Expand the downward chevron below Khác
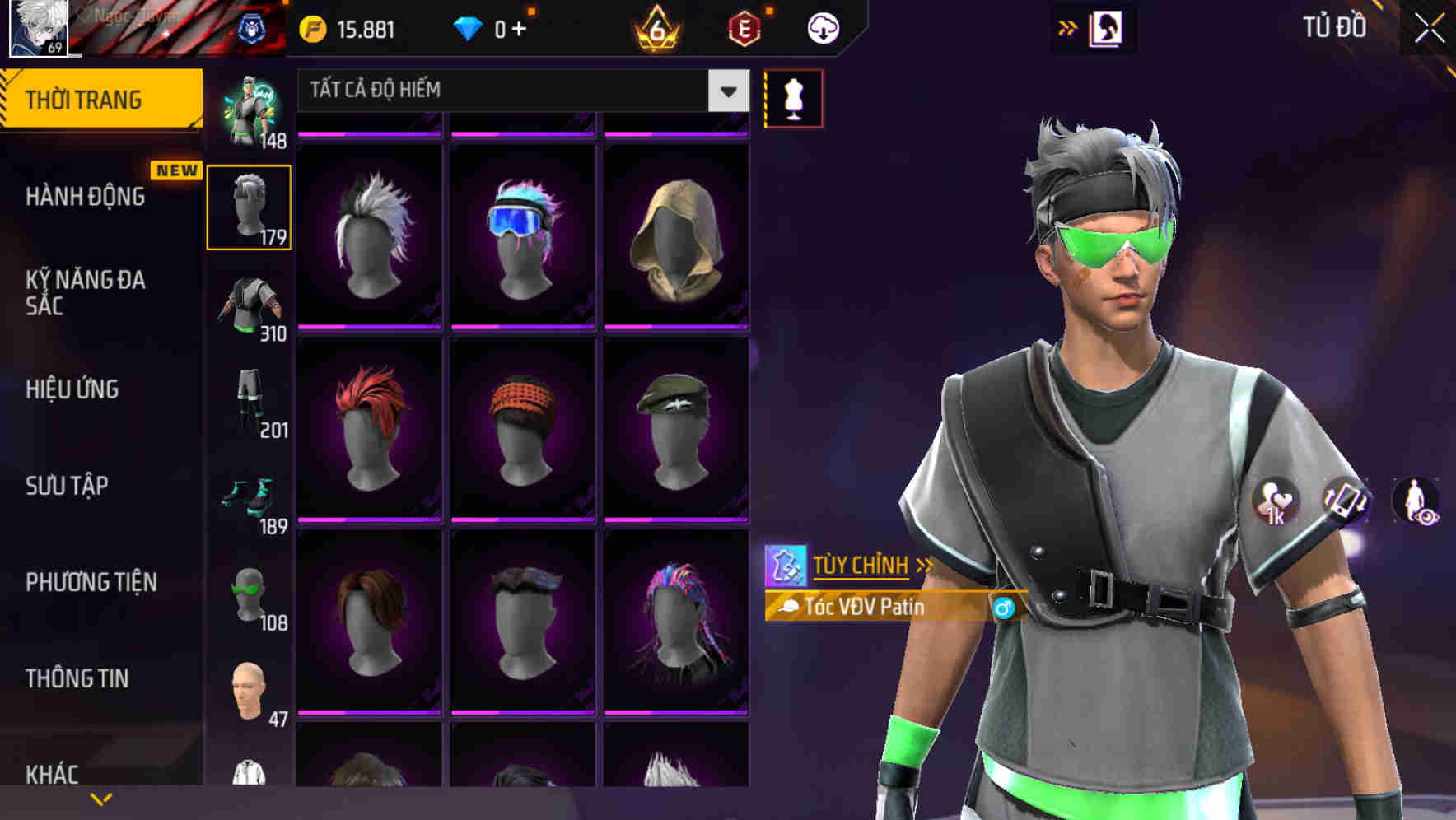Image resolution: width=1456 pixels, height=820 pixels. (101, 799)
